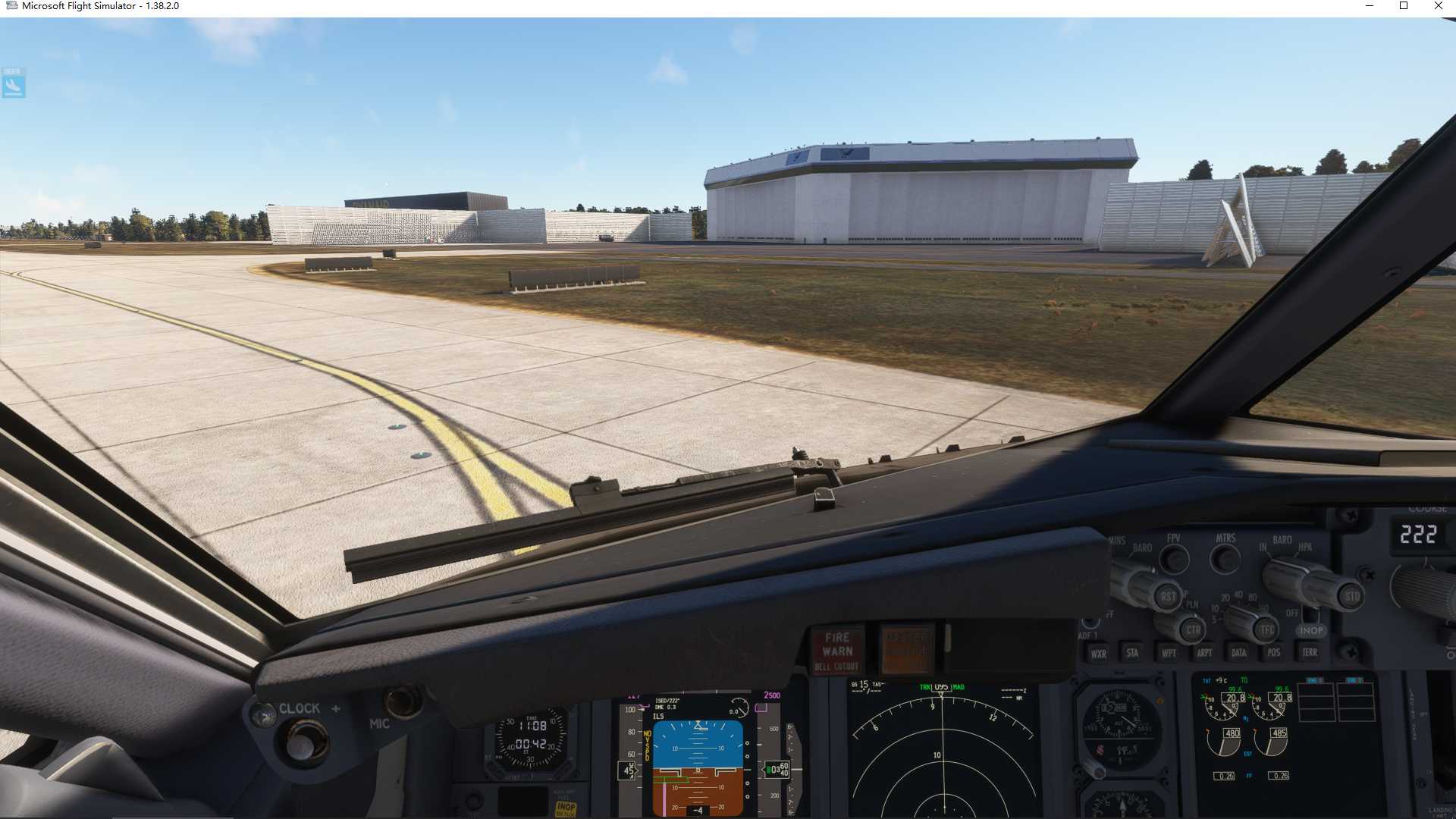Screen dimensions: 1456x819
Task: Close the Microsoft Flight Simulator window
Action: click(x=1438, y=6)
